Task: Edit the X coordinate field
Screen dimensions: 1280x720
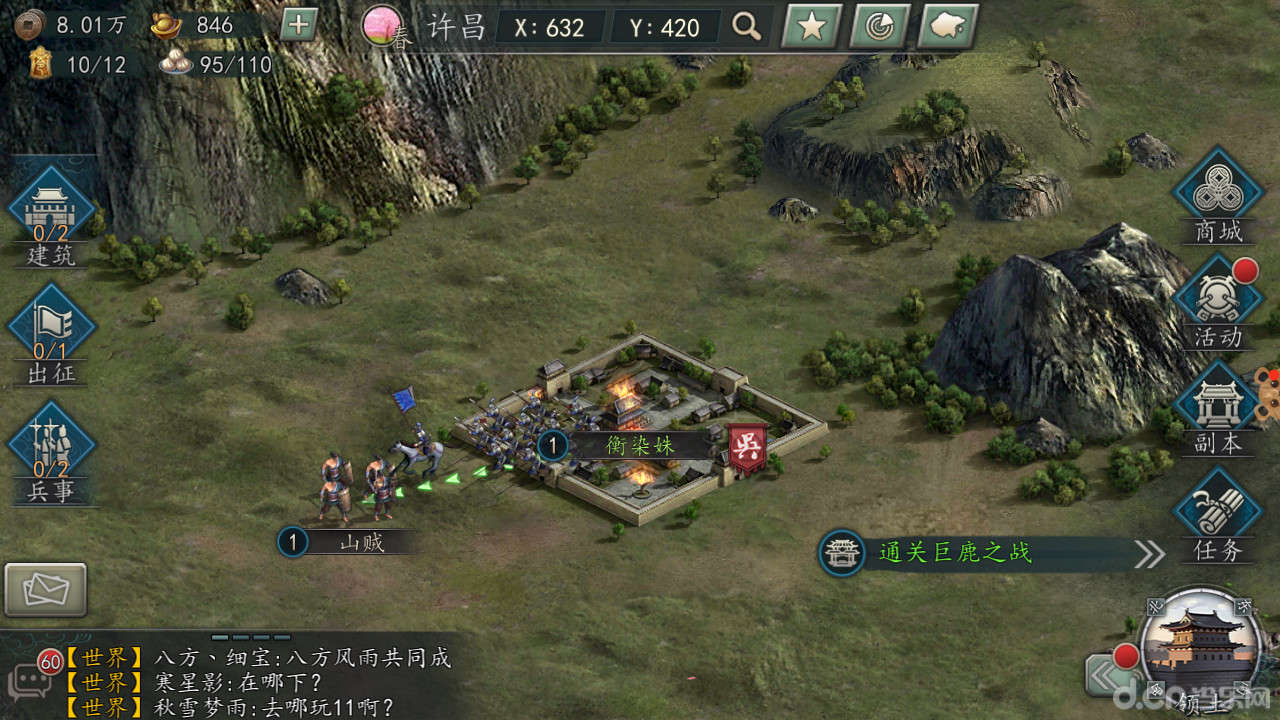Action: pos(549,28)
